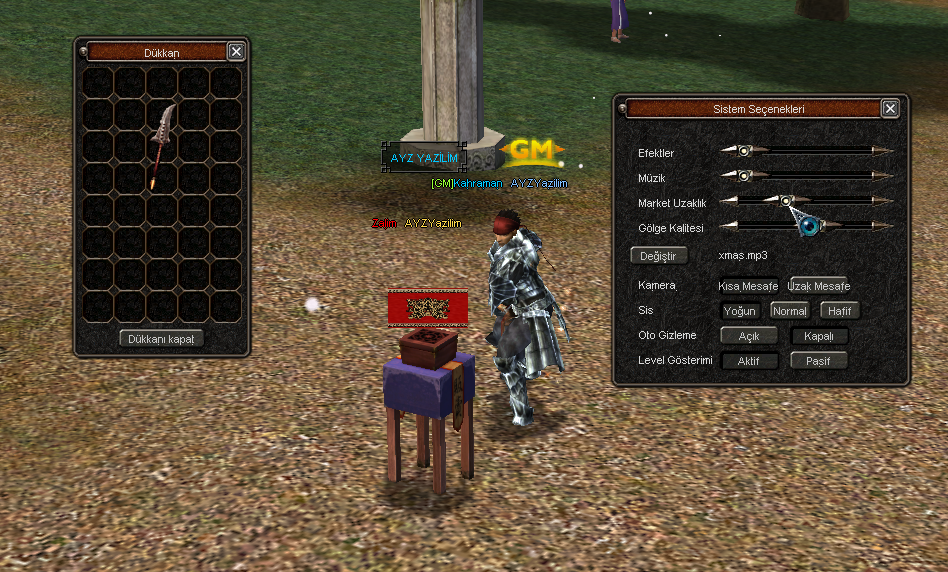Image resolution: width=948 pixels, height=572 pixels.
Task: Close the Dükkan shop window
Action: click(236, 52)
